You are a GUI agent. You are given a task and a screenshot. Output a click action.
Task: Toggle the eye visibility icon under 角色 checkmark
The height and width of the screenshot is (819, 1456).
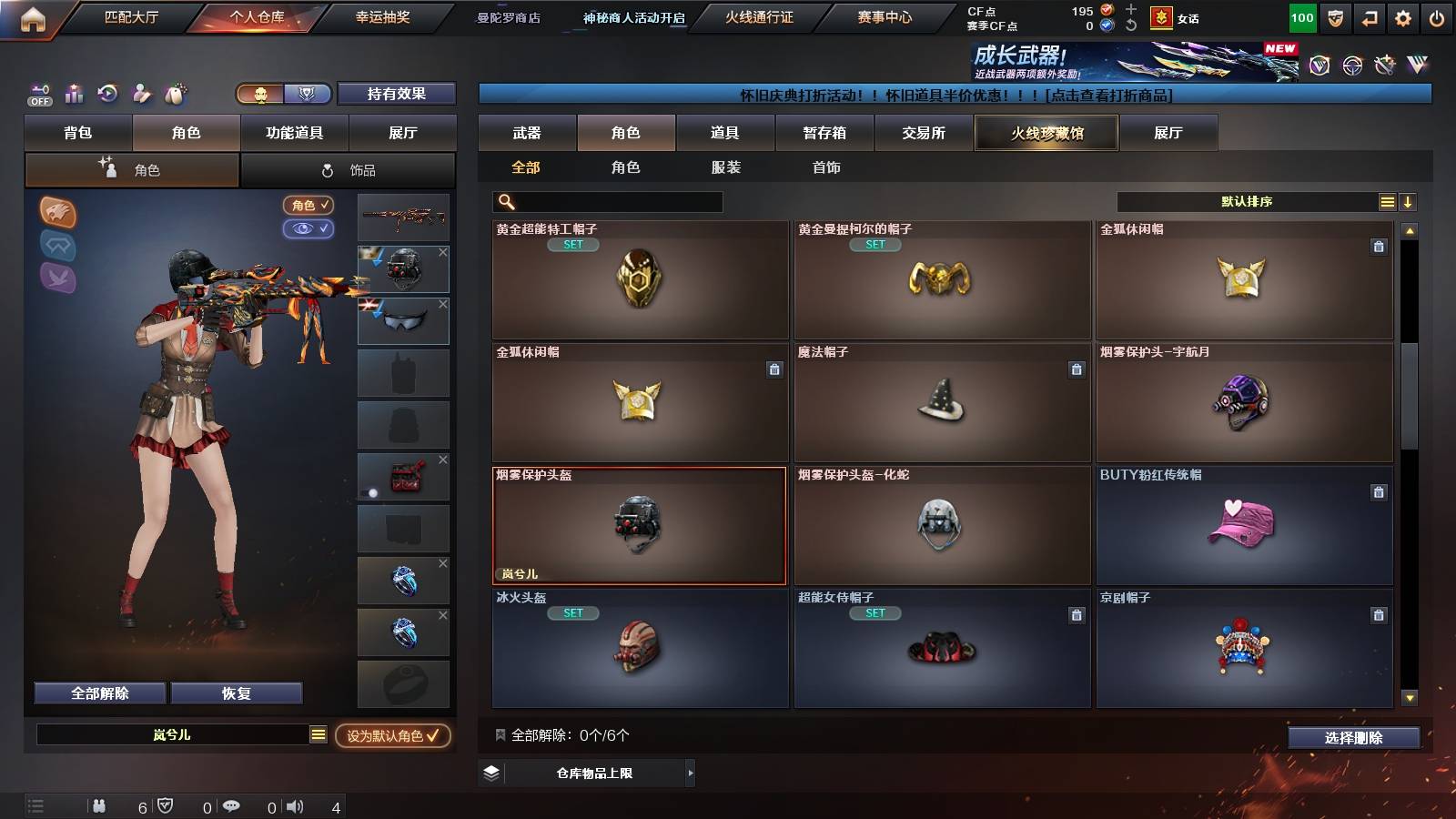click(308, 229)
